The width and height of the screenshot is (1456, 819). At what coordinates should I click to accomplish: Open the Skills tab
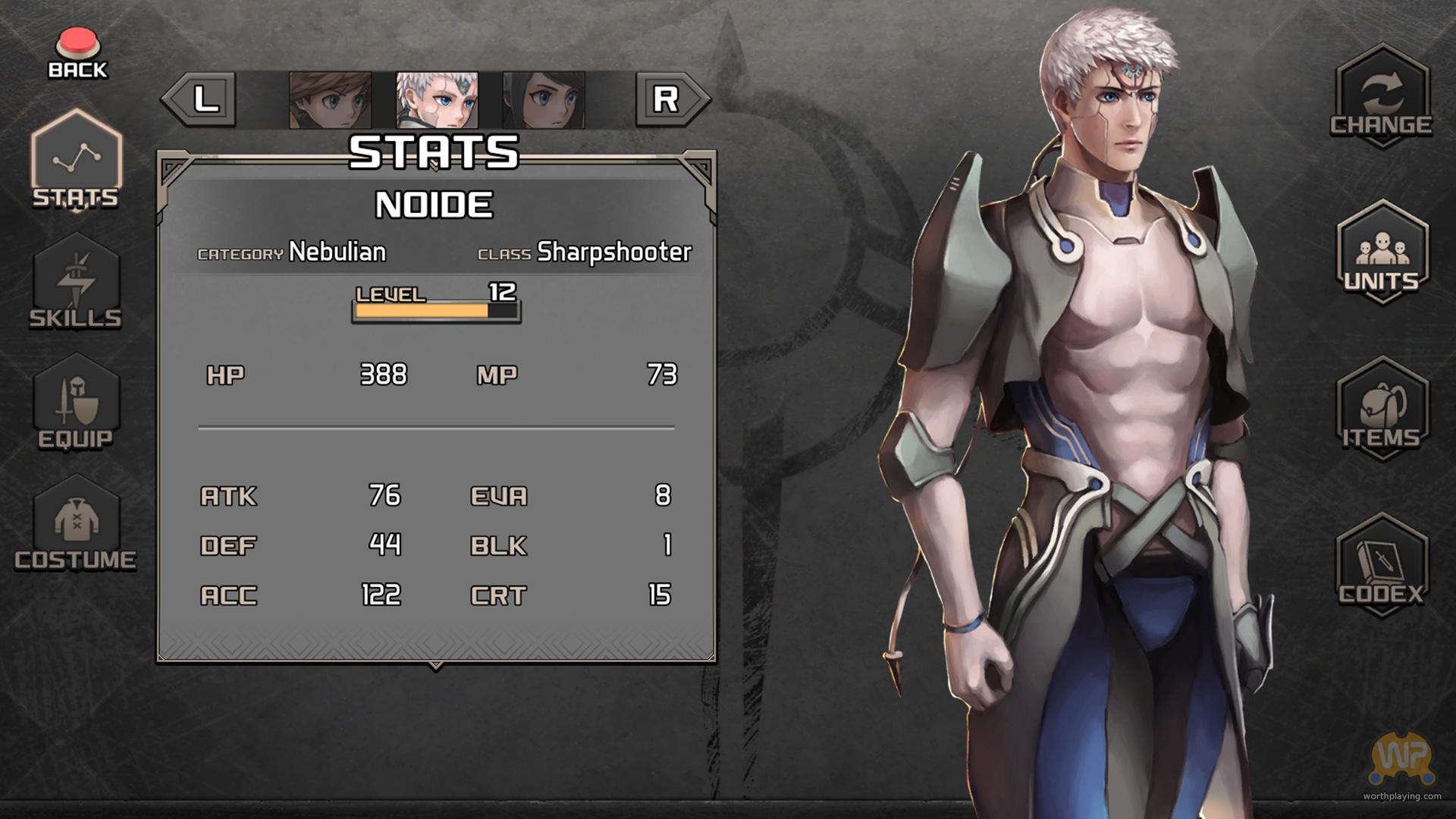(76, 282)
